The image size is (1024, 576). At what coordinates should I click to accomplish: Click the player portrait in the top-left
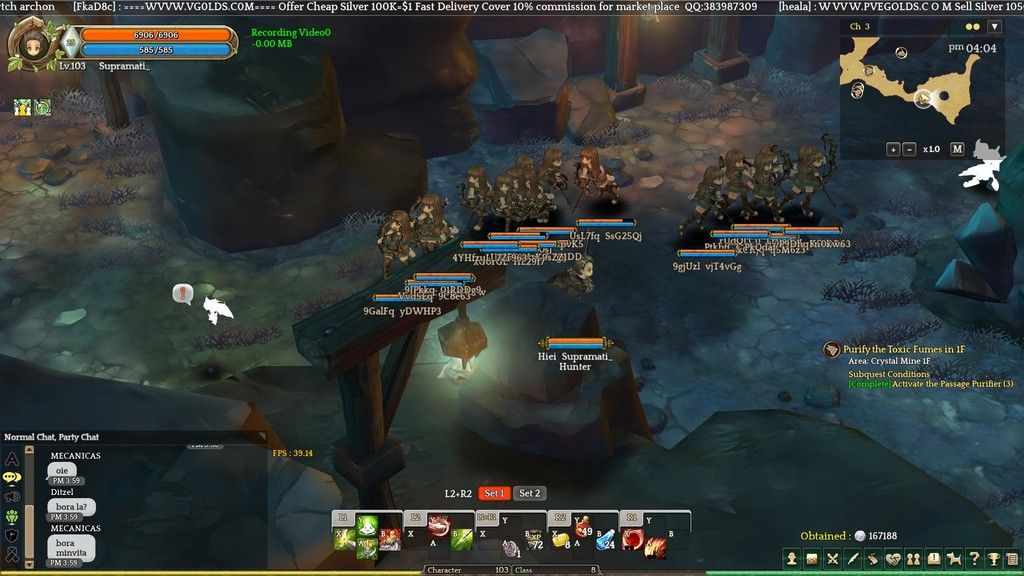coord(28,46)
